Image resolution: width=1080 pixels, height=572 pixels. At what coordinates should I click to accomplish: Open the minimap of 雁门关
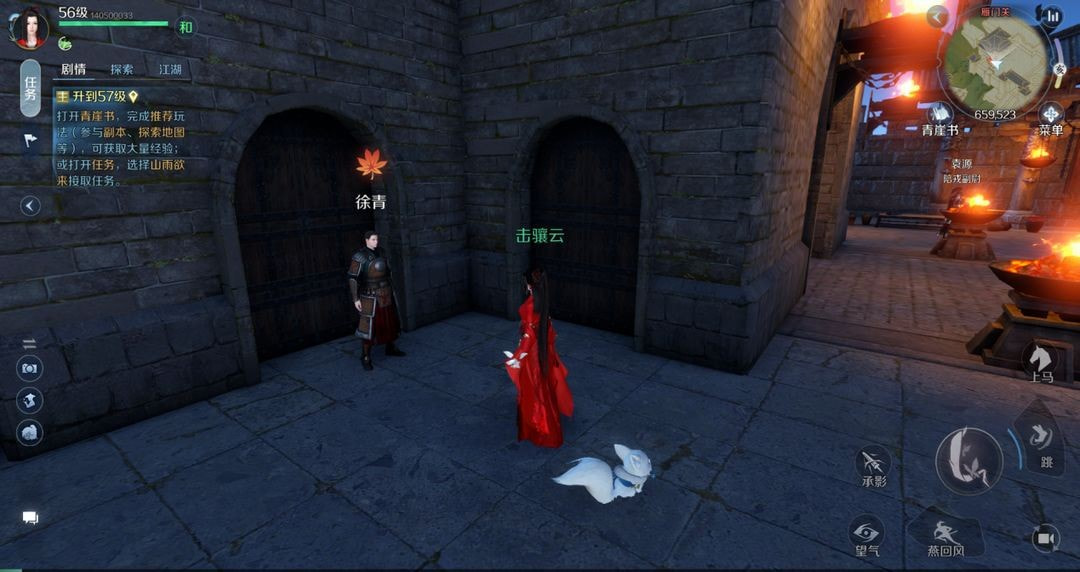click(x=994, y=62)
